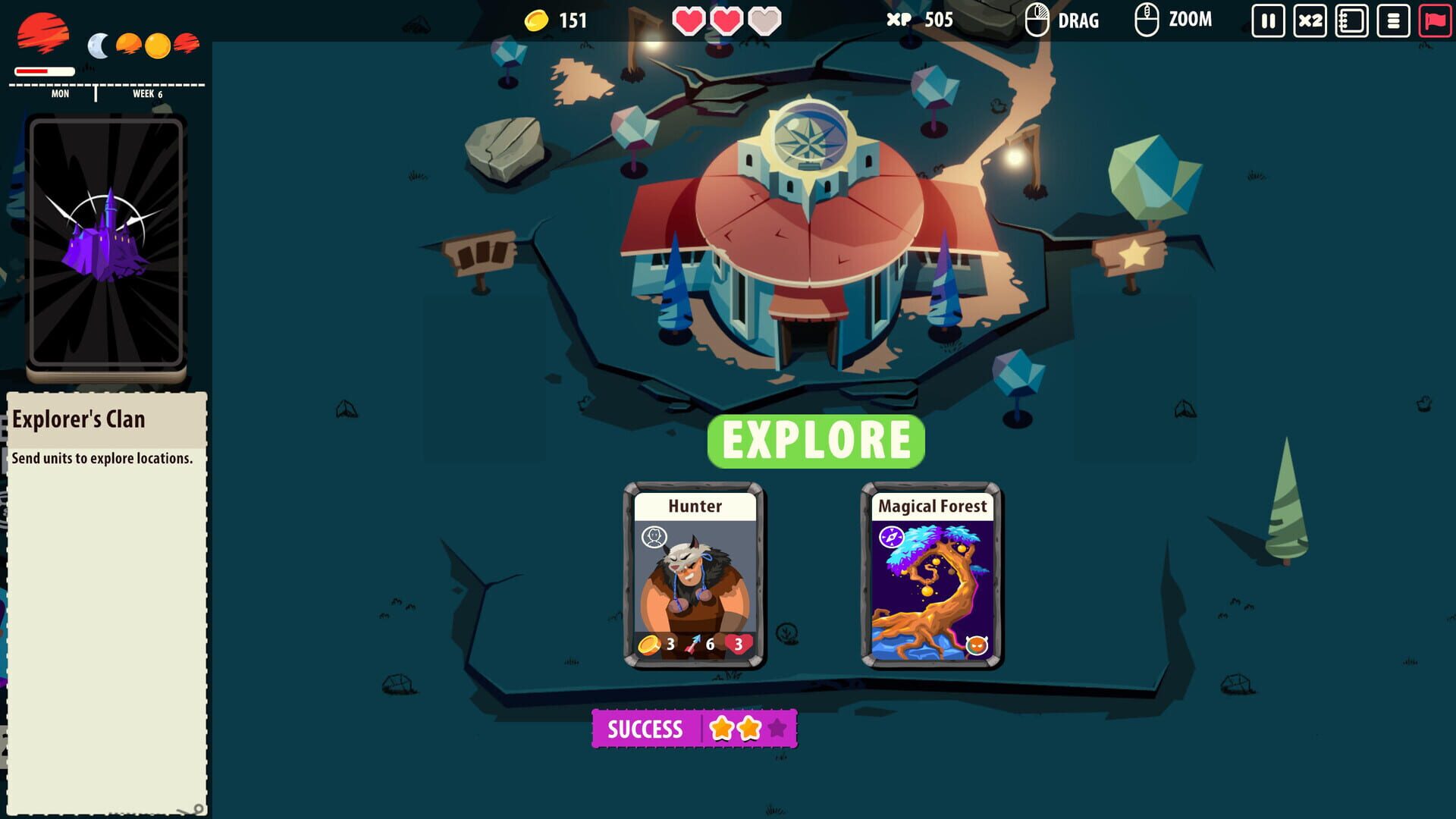Open the purple castle card preview
1456x819 pixels.
click(106, 243)
